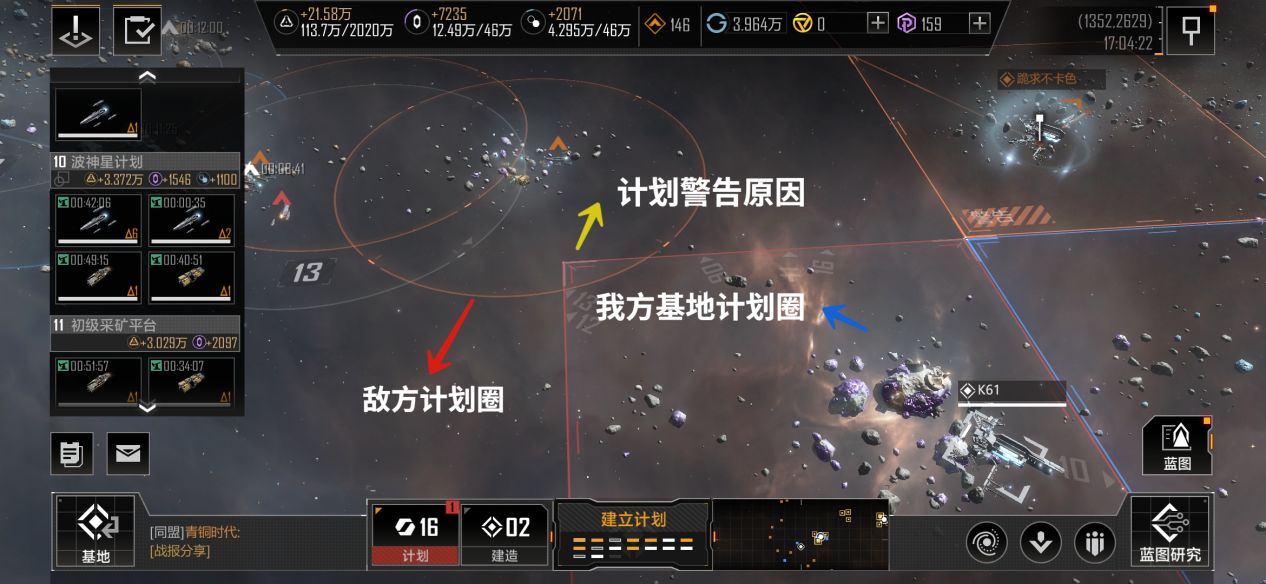Add currency with the plus beside 159

click(979, 23)
